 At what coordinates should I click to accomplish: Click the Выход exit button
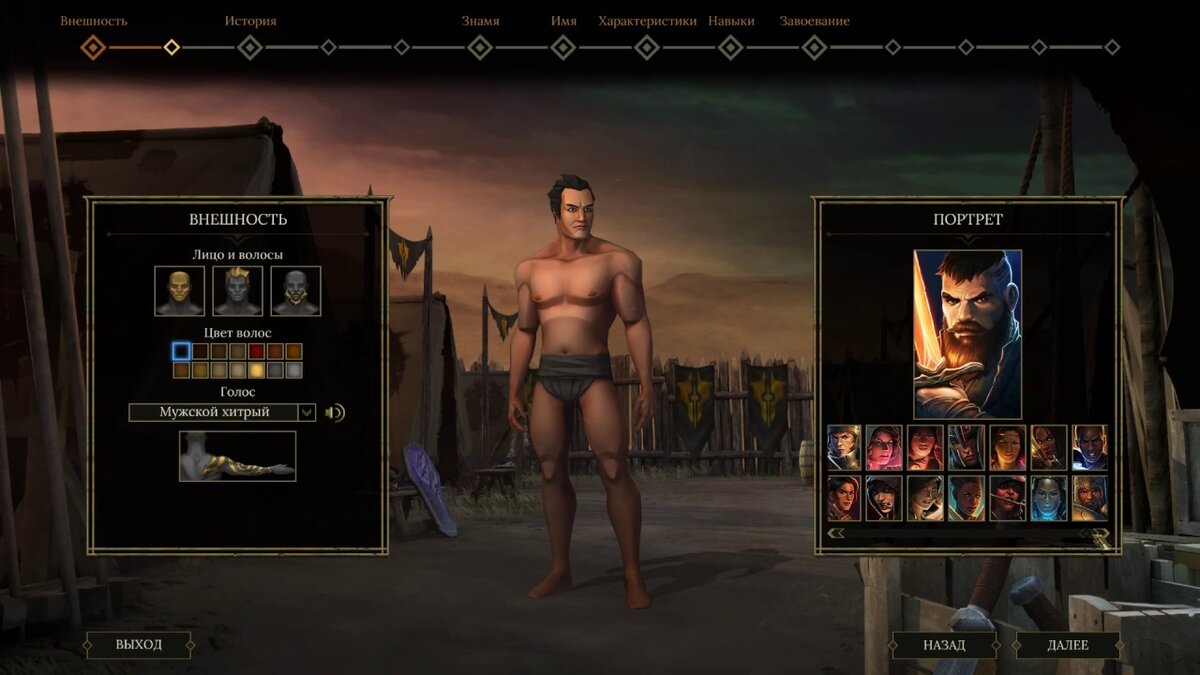[138, 644]
